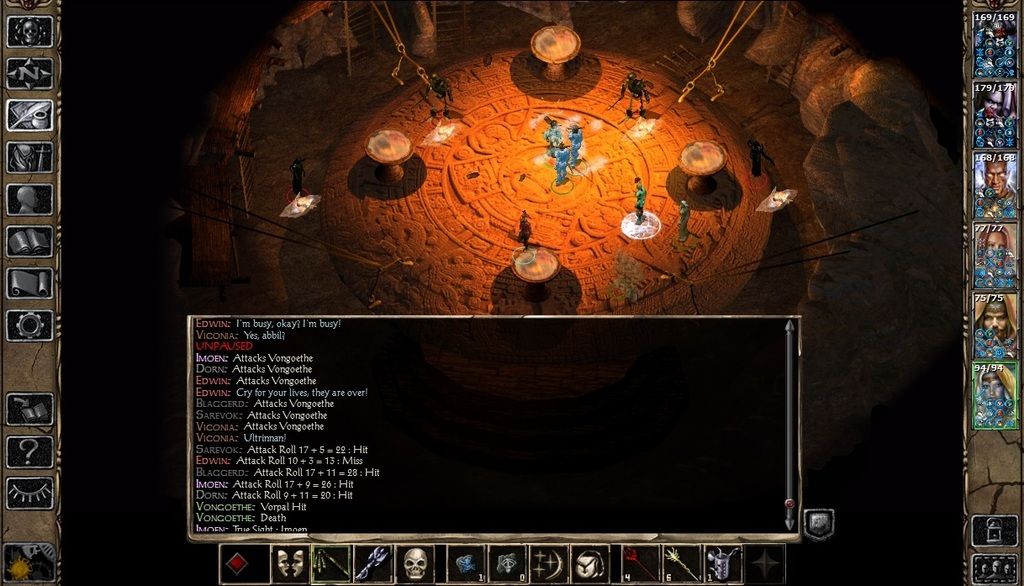This screenshot has width=1024, height=586.
Task: Select the skull ability icon
Action: (x=415, y=564)
